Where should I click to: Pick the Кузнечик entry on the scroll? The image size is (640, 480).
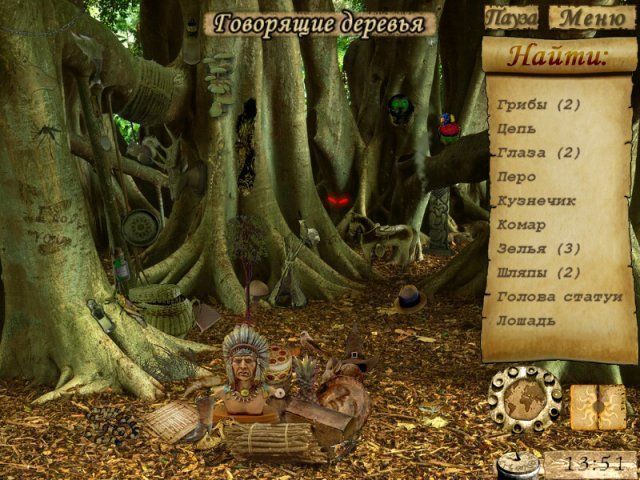pos(536,201)
